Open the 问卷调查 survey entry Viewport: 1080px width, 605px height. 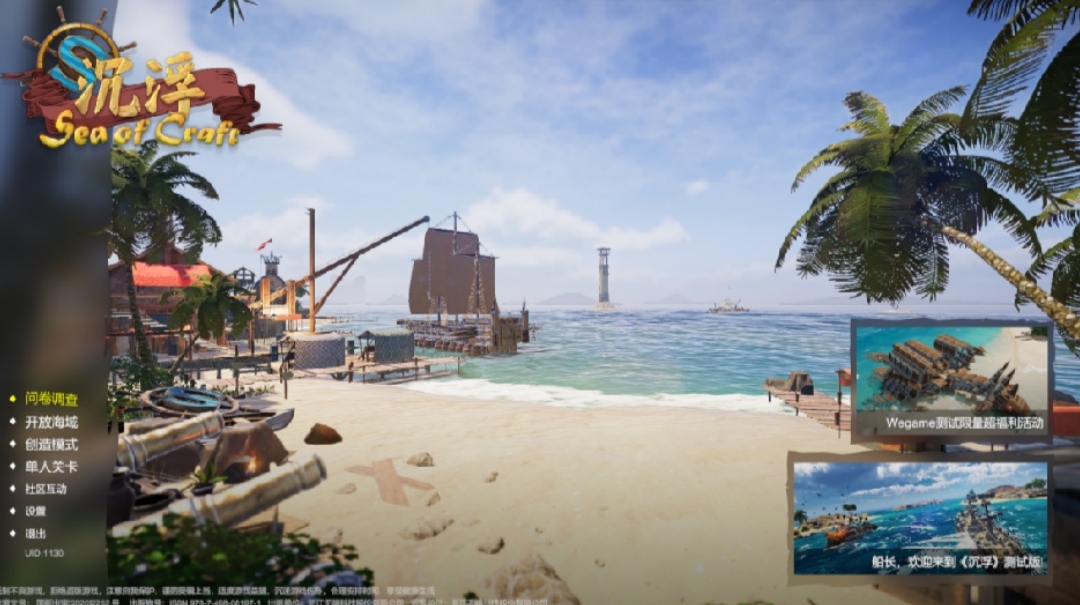(51, 399)
